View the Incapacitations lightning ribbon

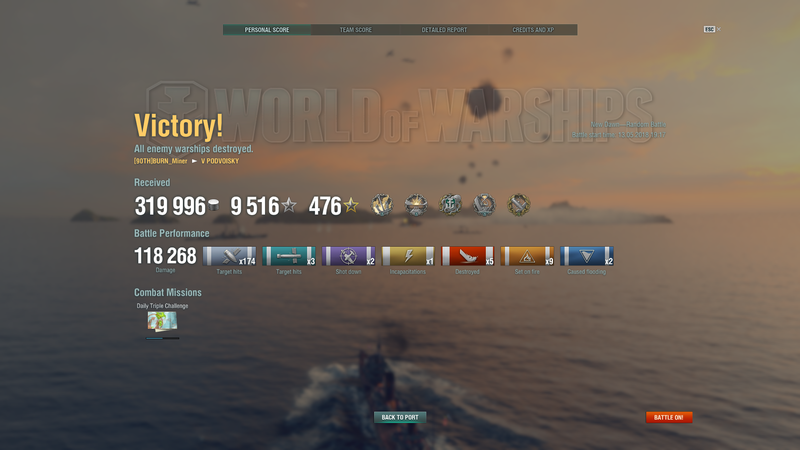click(408, 256)
